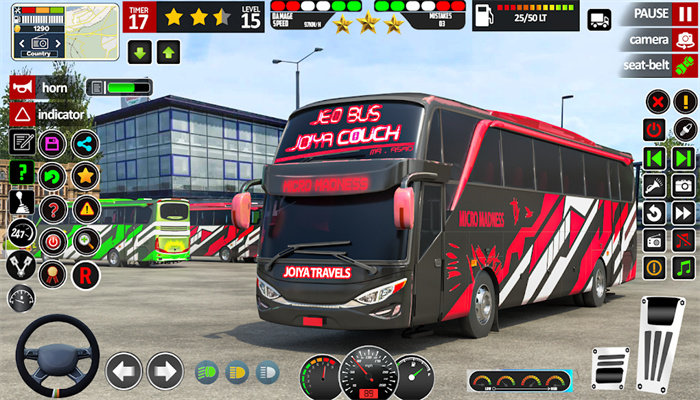
Task: Toggle the green music note icon
Action: [684, 267]
